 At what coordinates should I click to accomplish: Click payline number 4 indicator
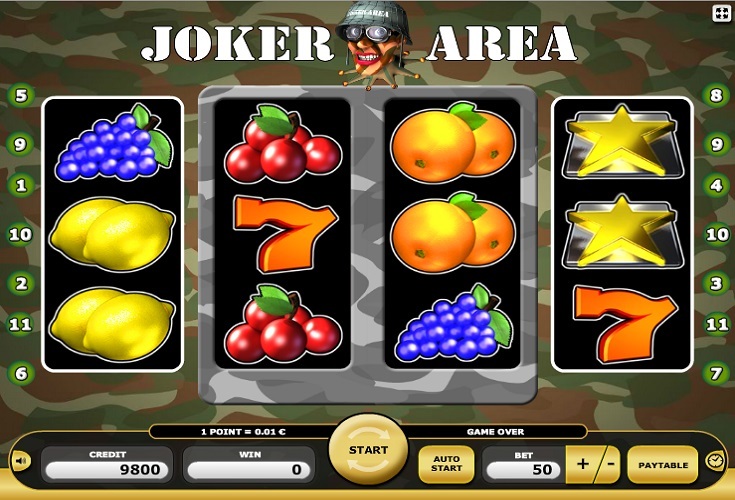coord(715,185)
